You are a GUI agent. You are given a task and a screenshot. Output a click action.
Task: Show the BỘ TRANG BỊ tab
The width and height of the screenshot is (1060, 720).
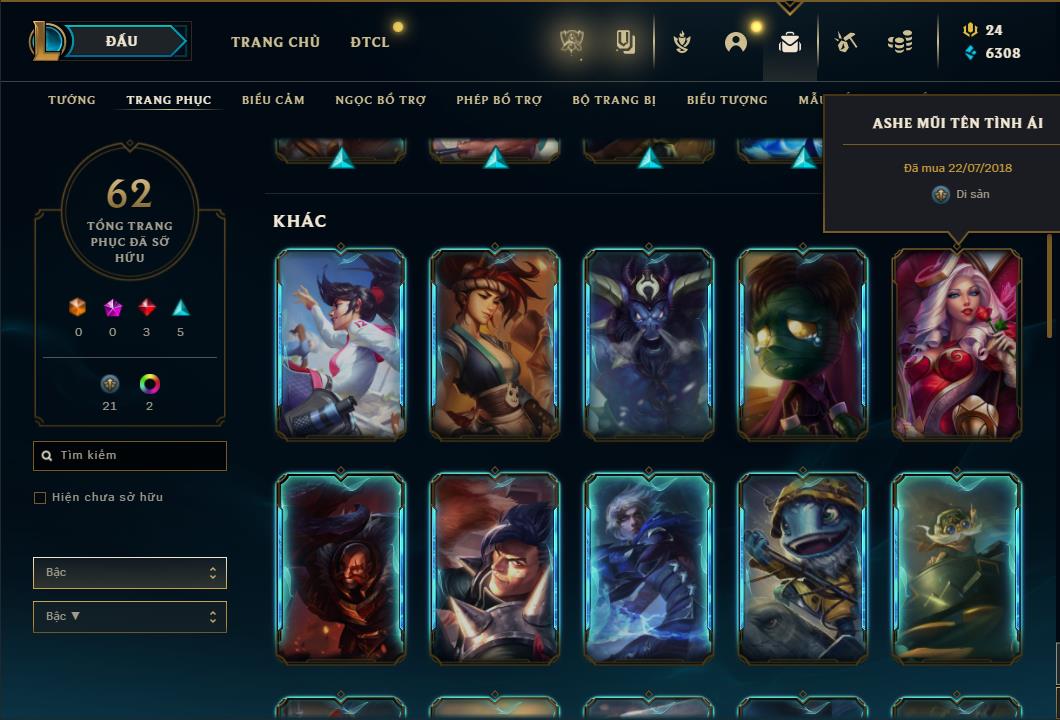click(x=614, y=100)
